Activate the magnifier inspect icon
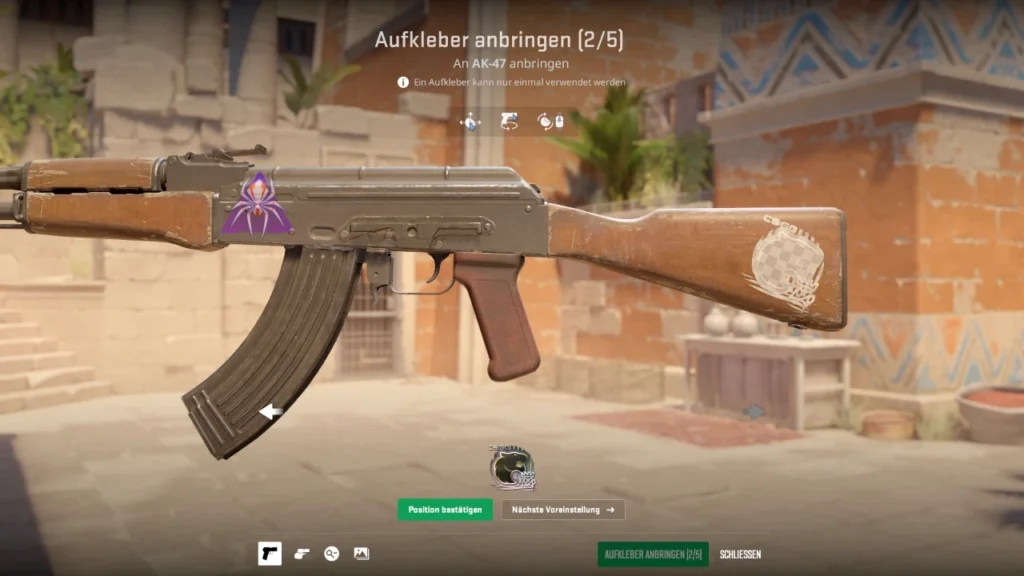 pyautogui.click(x=331, y=554)
